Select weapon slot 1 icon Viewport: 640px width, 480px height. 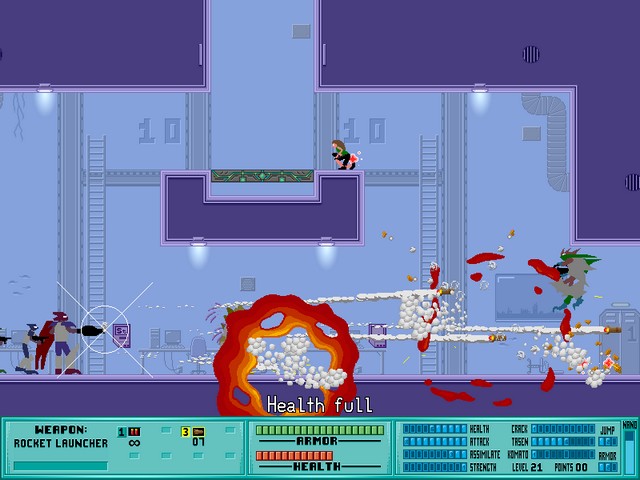(x=134, y=432)
